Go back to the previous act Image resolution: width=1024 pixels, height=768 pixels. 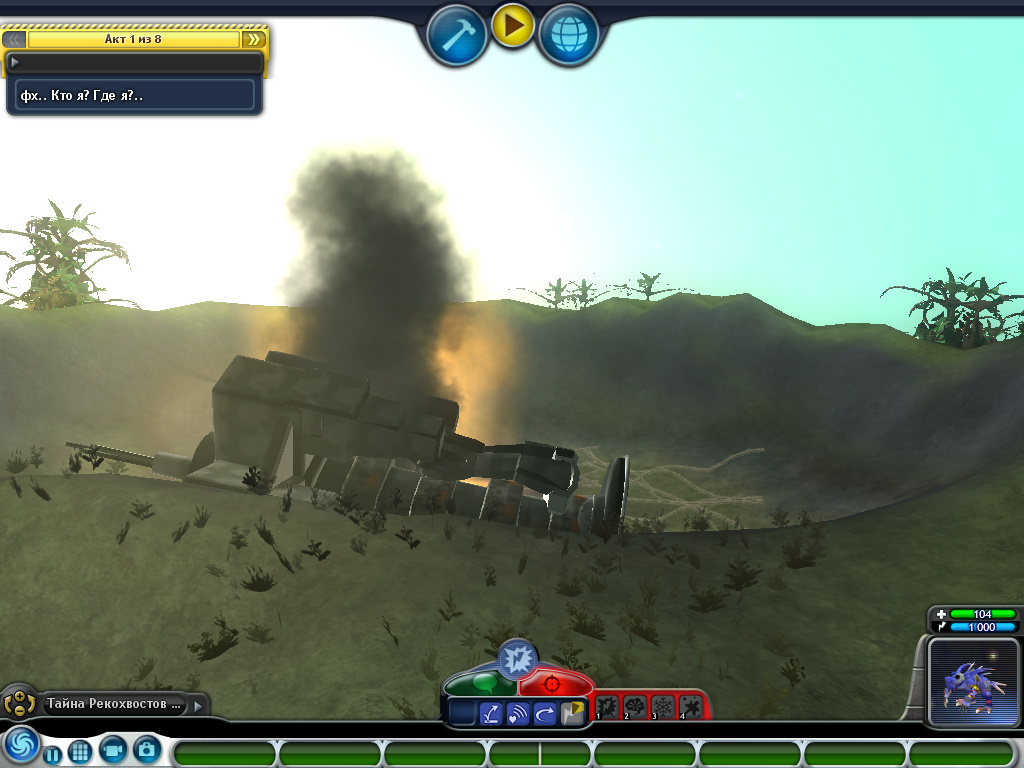tap(14, 39)
